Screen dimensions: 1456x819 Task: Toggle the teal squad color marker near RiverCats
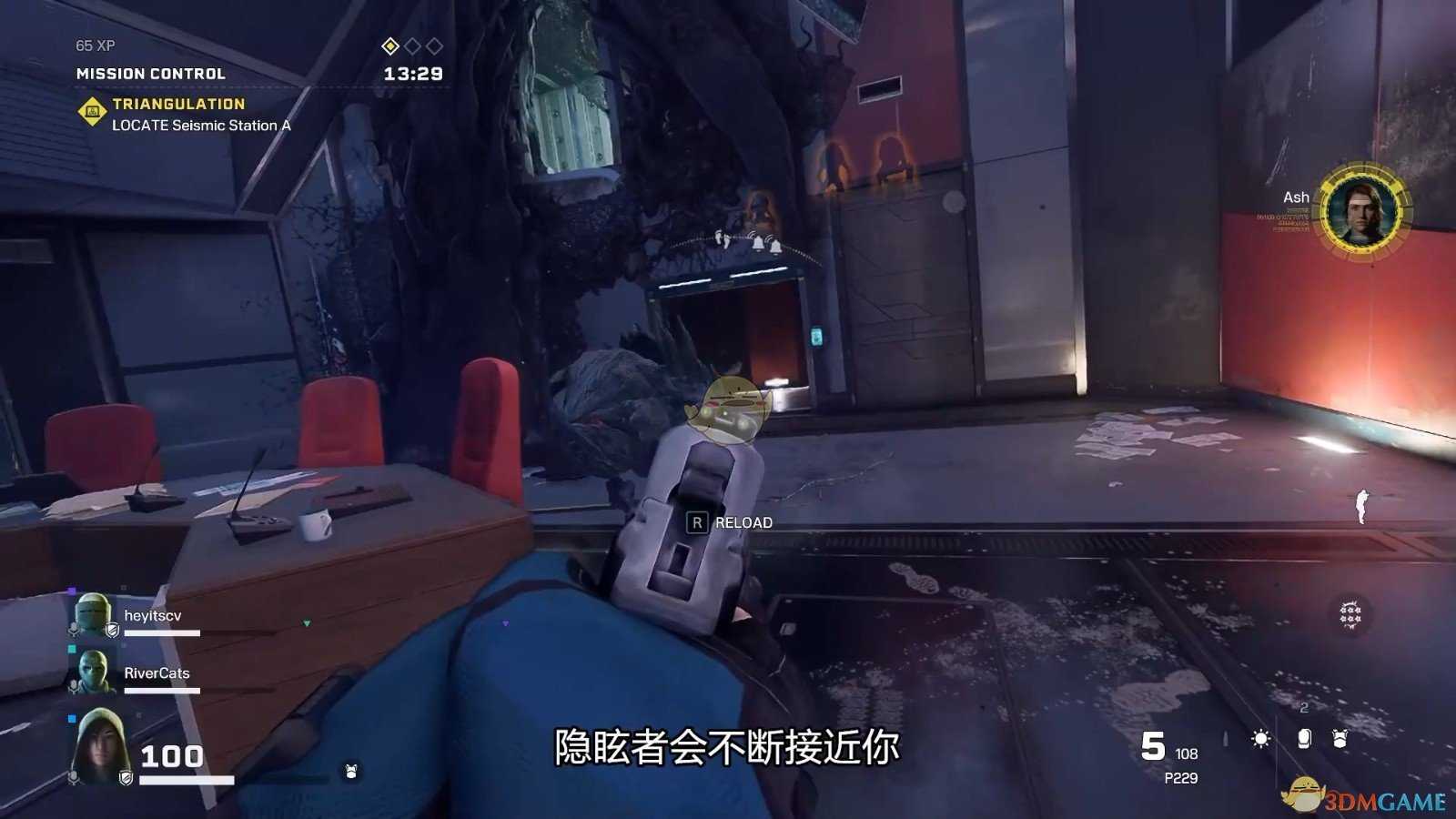pyautogui.click(x=72, y=648)
